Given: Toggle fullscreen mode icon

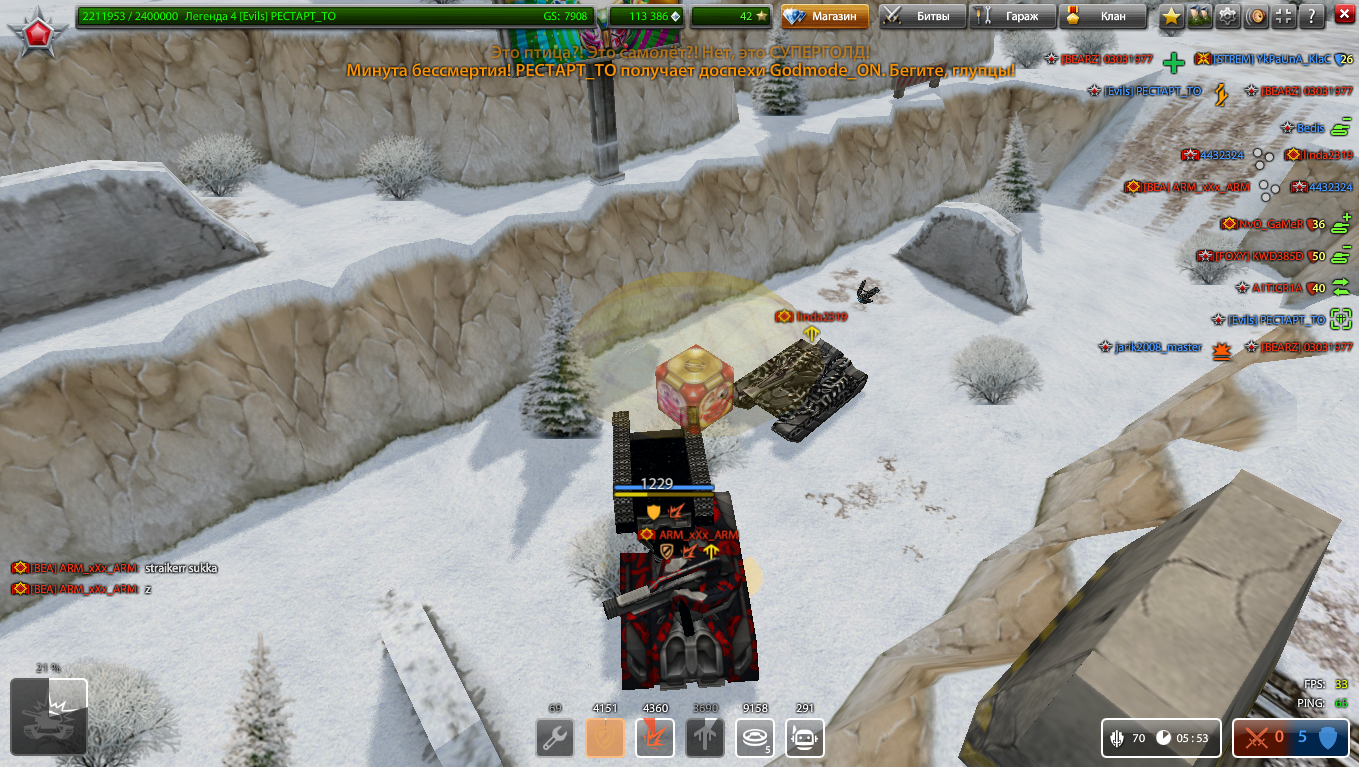Looking at the screenshot, I should coord(1284,16).
